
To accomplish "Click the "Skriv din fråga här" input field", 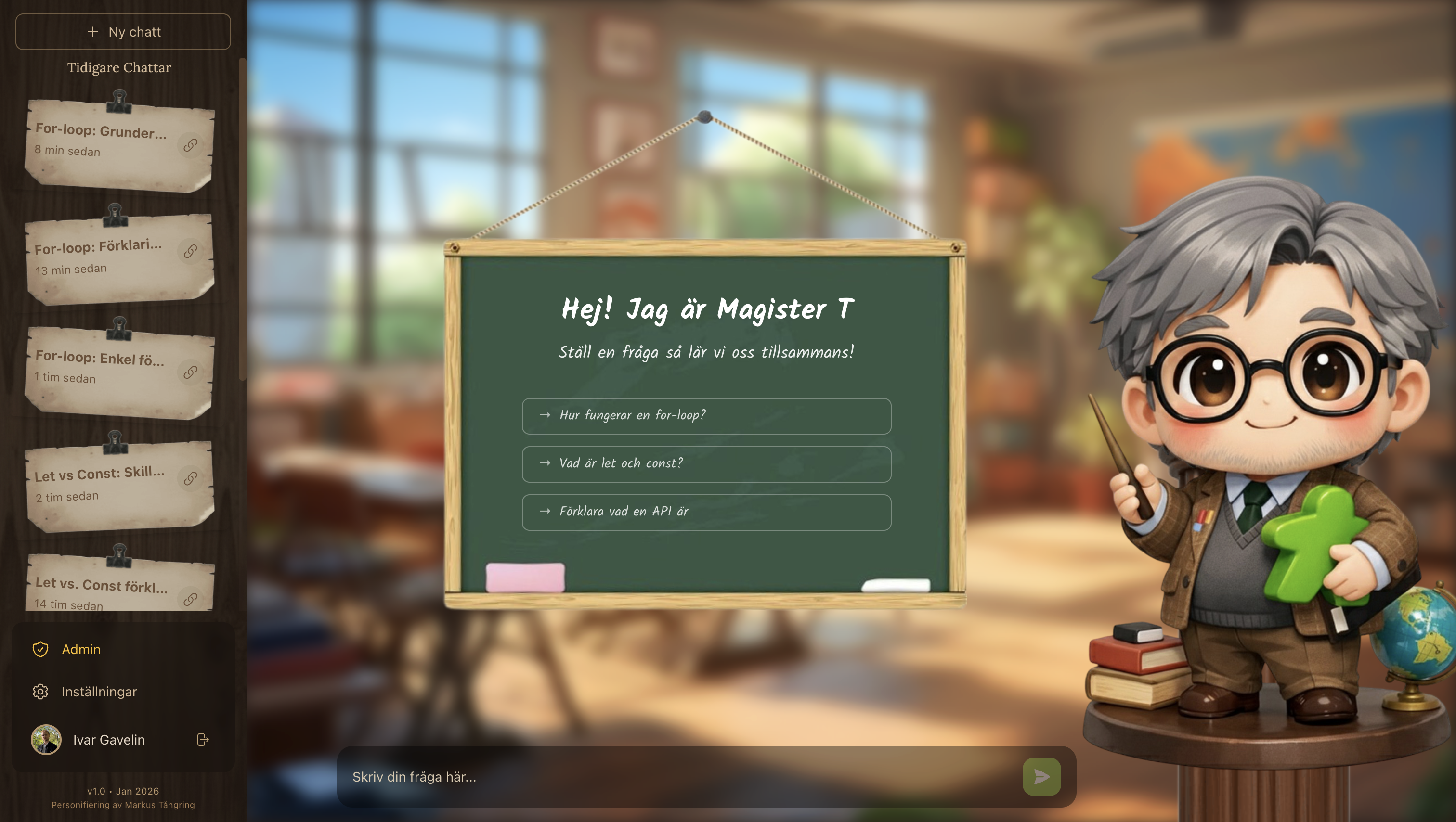I will [622, 776].
